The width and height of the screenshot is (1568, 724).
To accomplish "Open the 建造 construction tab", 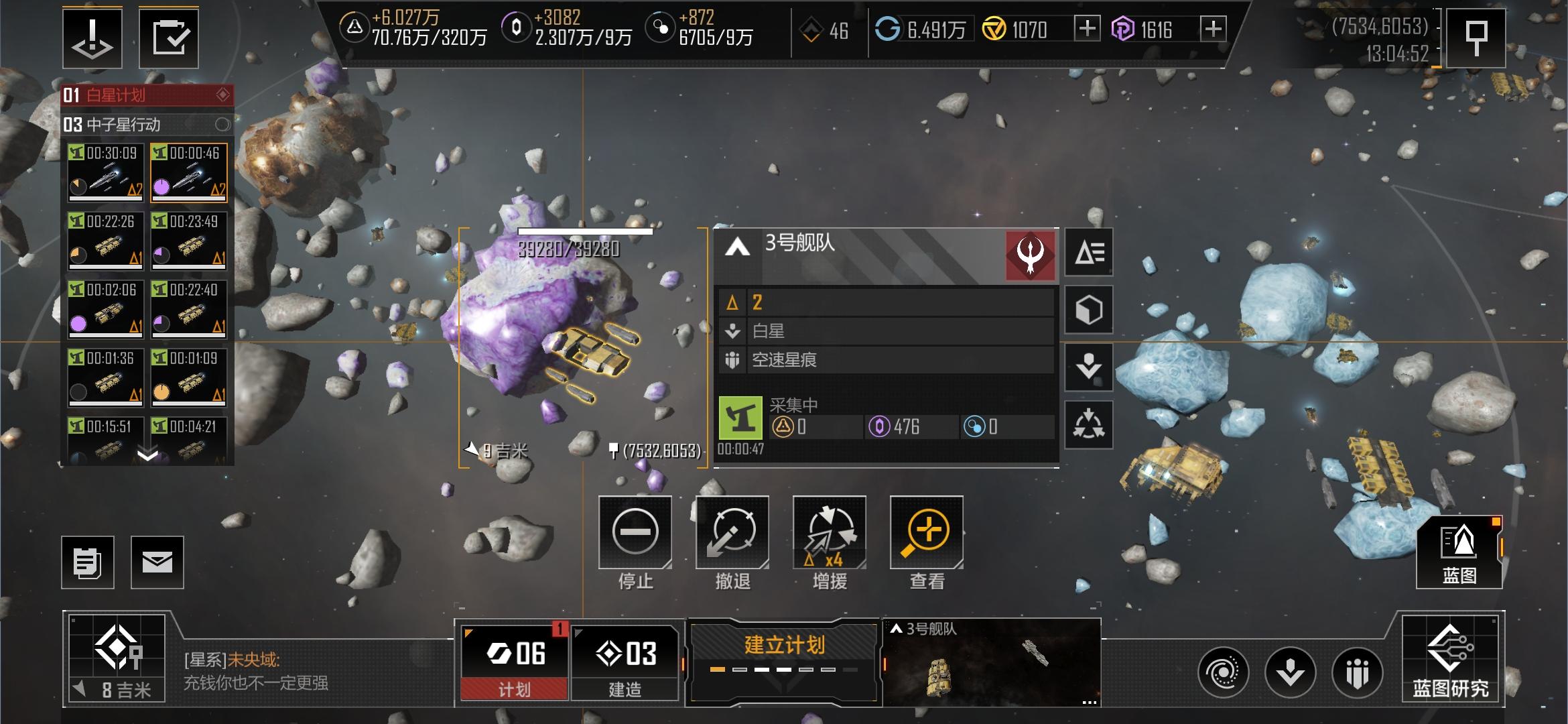I will [625, 662].
